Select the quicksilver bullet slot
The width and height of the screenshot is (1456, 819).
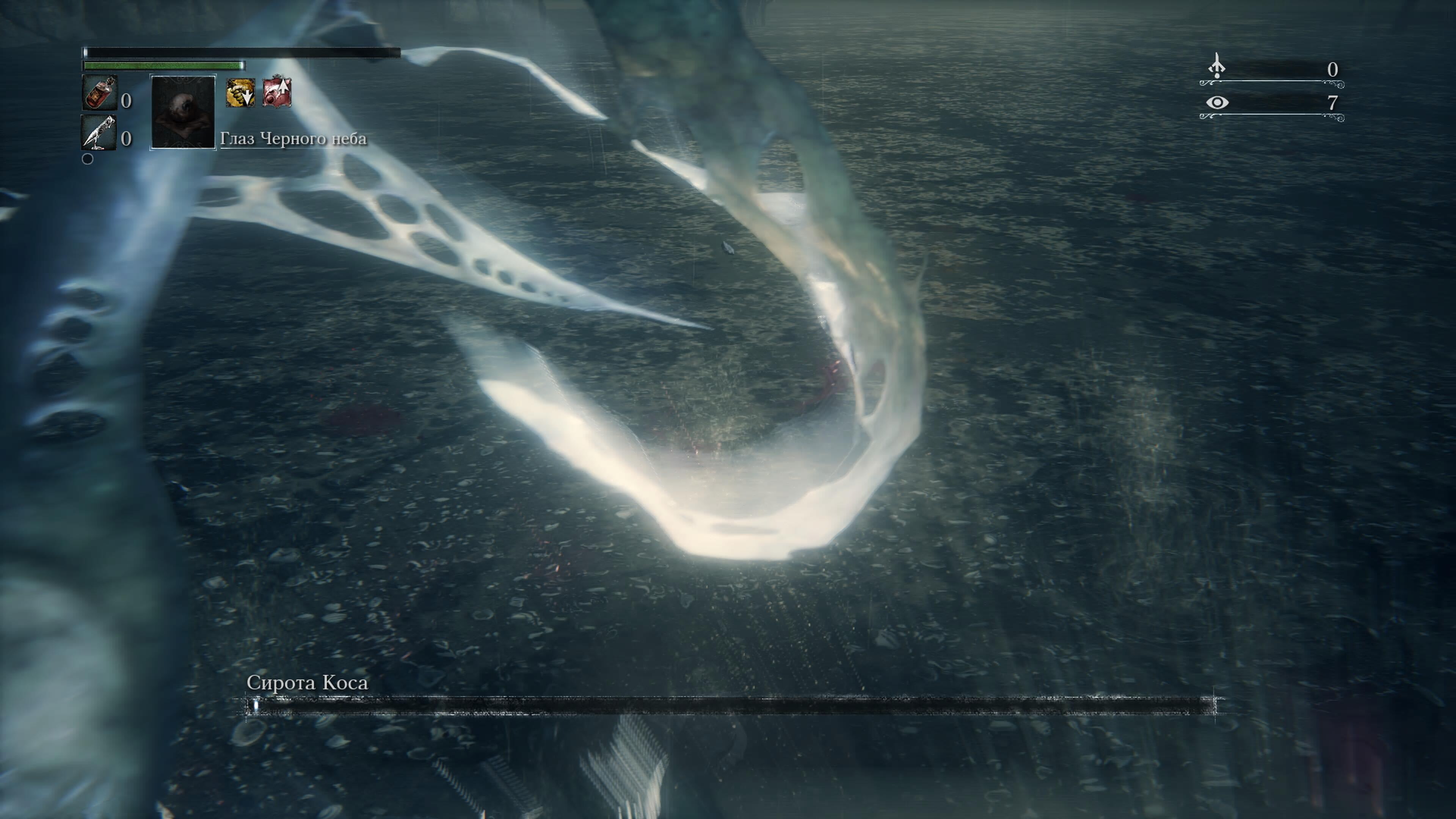click(x=99, y=133)
